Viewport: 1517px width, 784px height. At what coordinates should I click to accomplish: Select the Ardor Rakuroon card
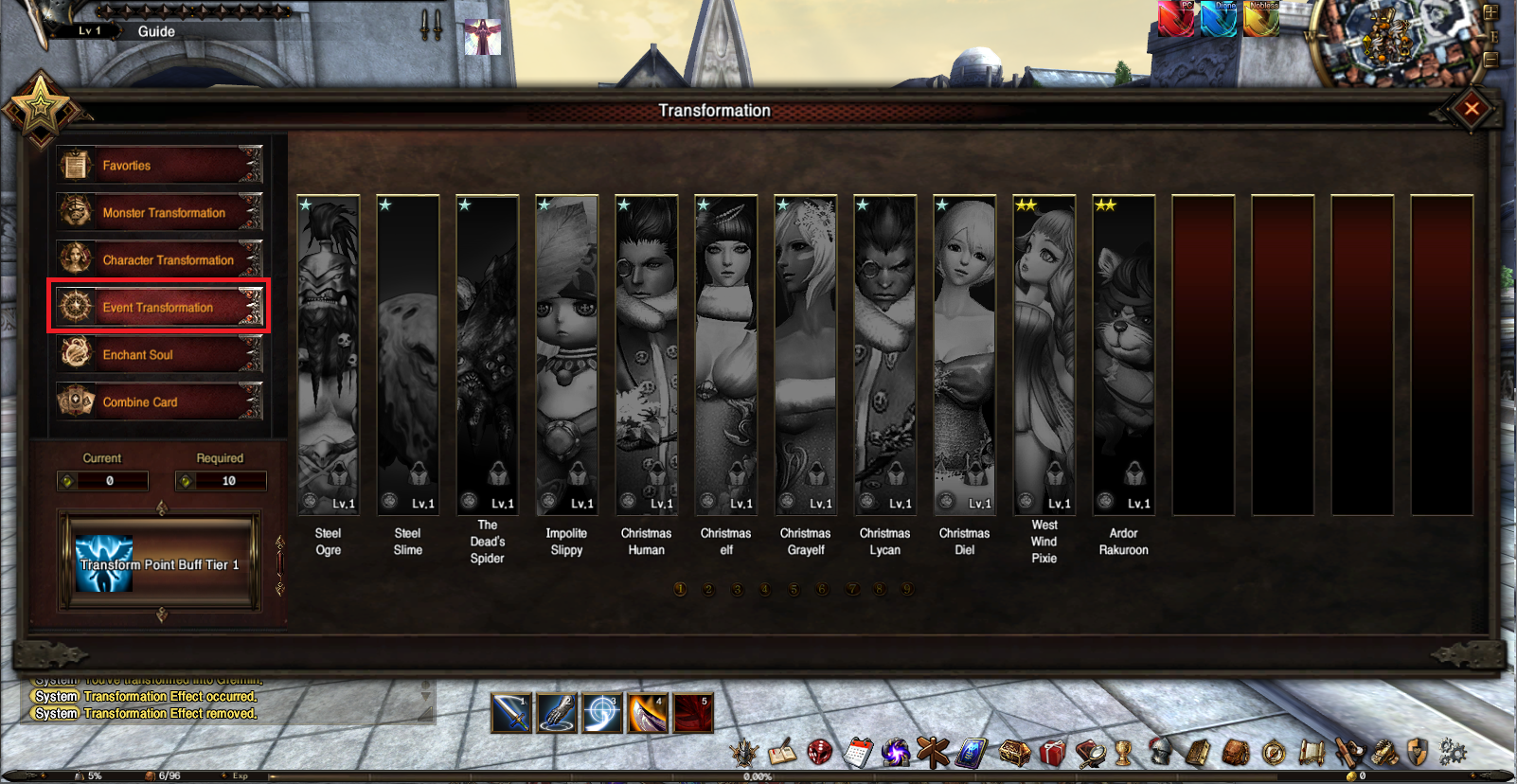(x=1124, y=355)
